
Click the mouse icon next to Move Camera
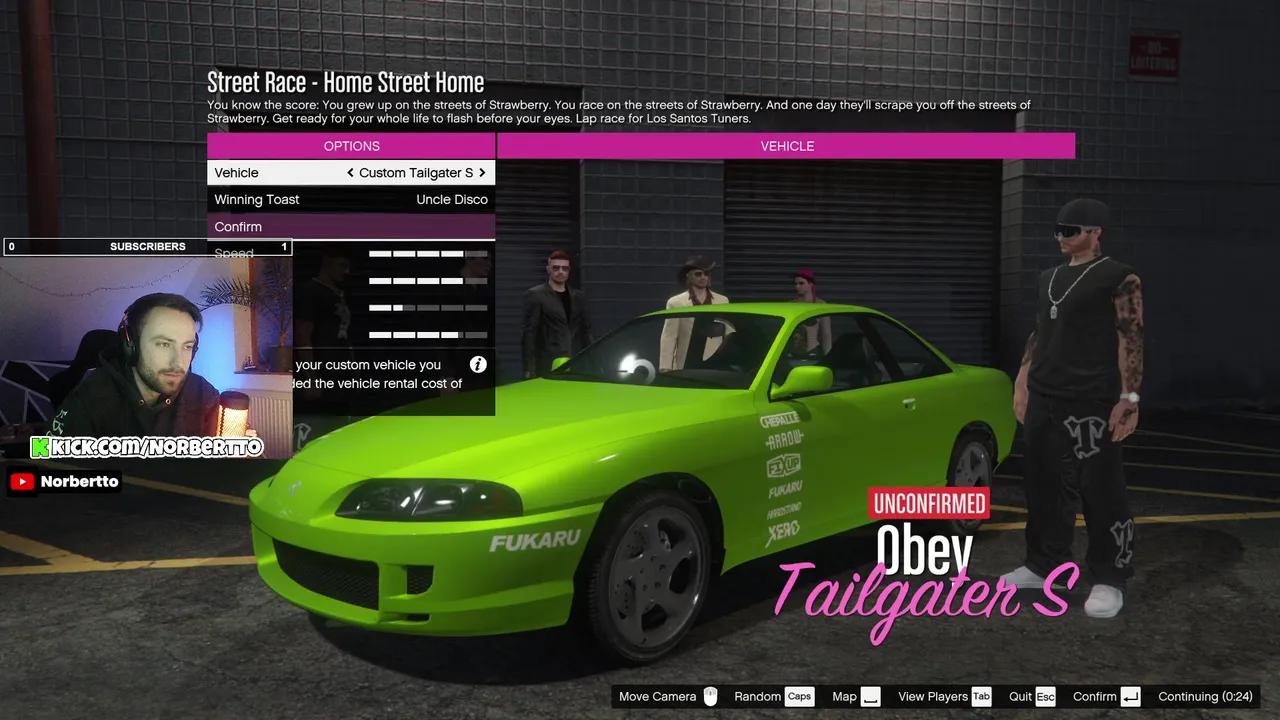click(709, 696)
